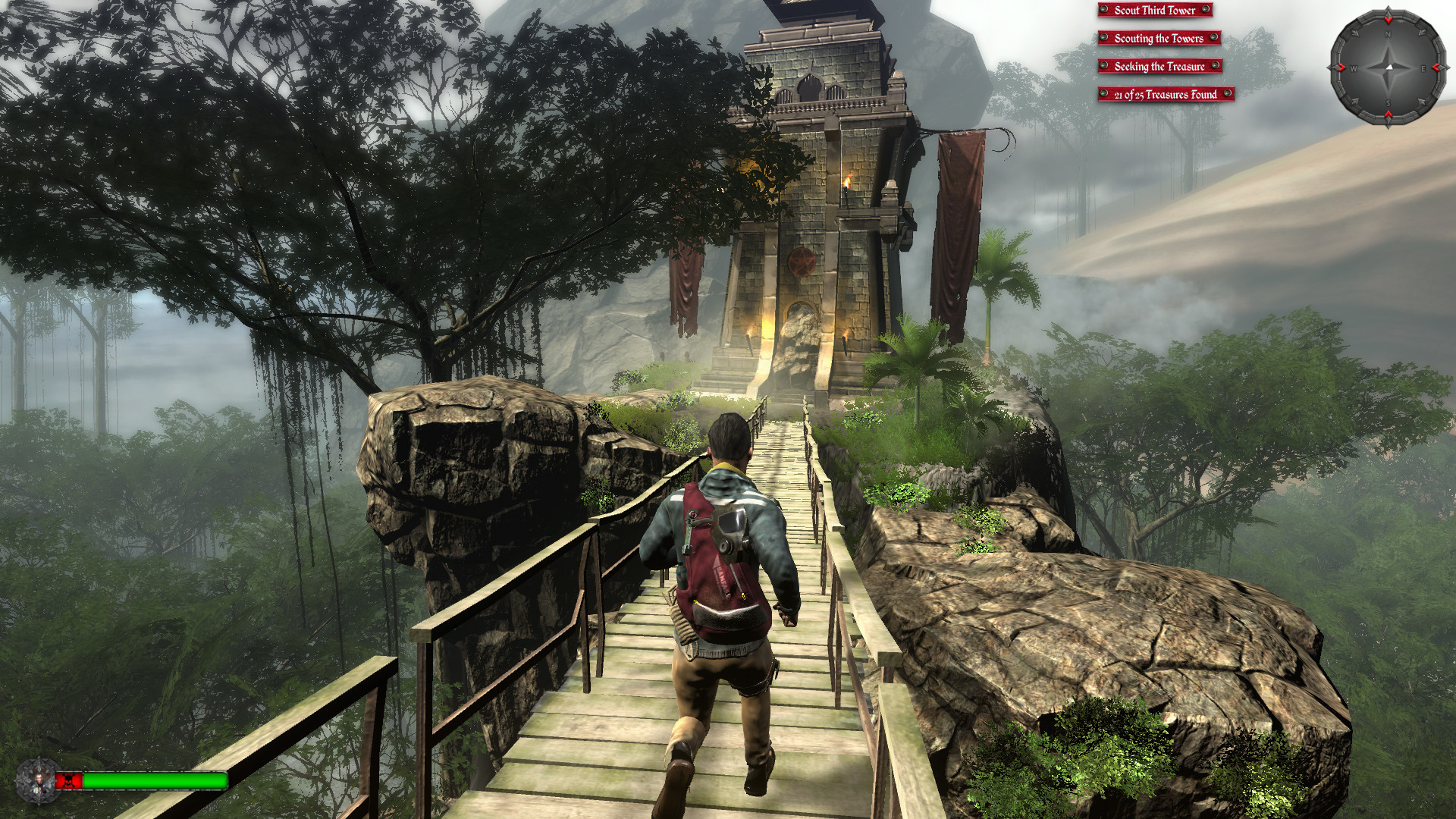This screenshot has width=1456, height=819.
Task: Show the 21 of 25 Treasures Found tracker
Action: coord(1166,95)
